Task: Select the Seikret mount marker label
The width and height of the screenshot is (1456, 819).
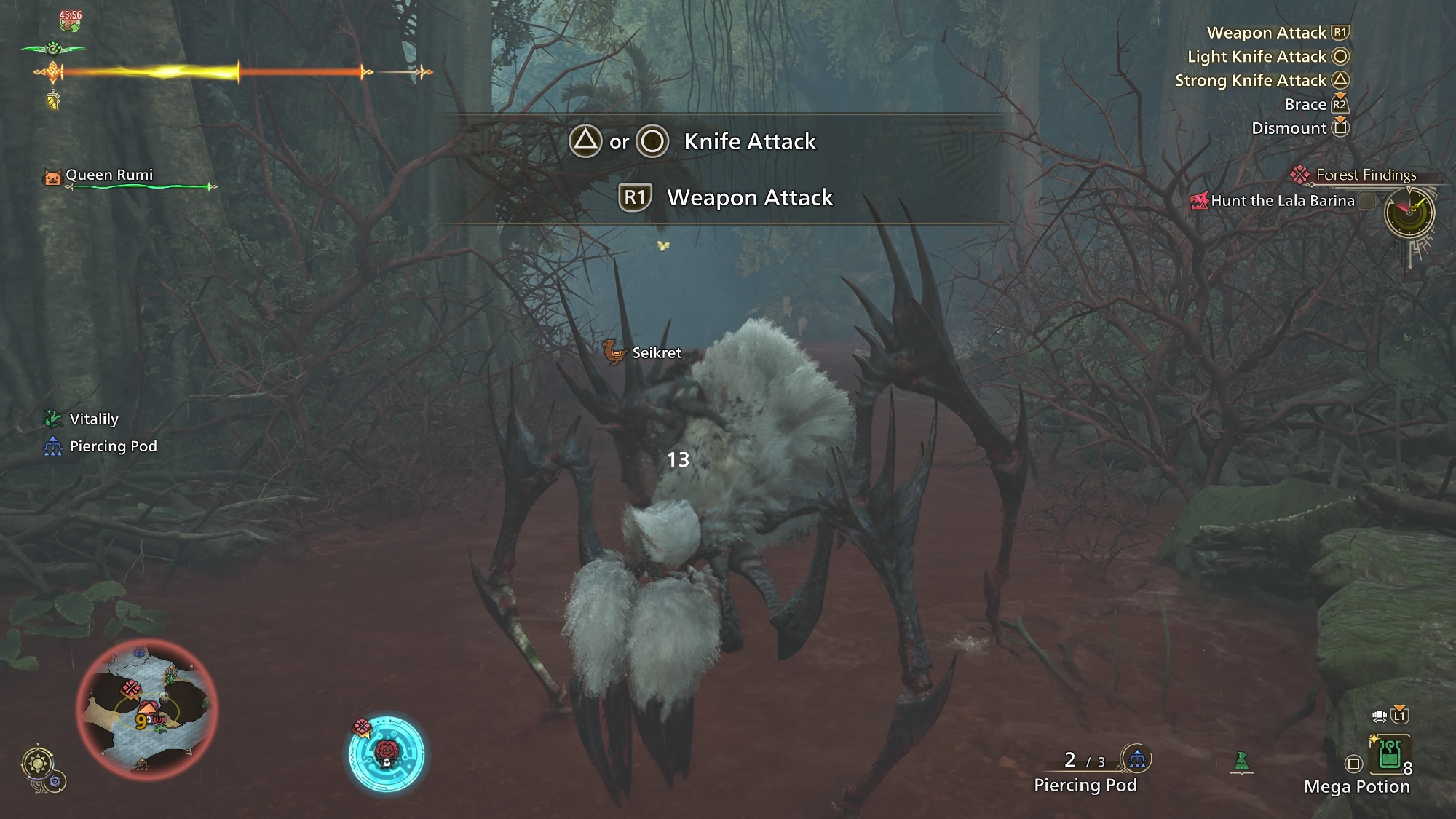Action: click(656, 353)
